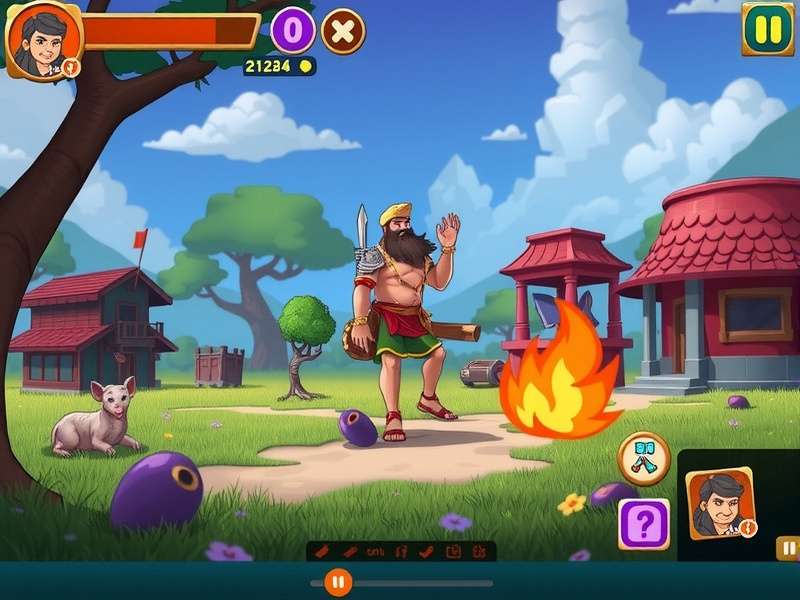Select the first red icon in the toolbar
The width and height of the screenshot is (800, 600).
pyautogui.click(x=322, y=551)
